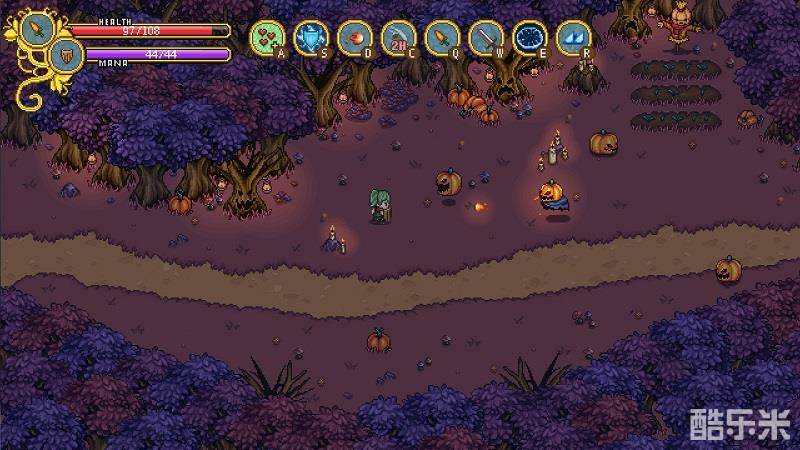800x450 pixels.
Task: Use the blue shield barrier skill
Action: click(309, 37)
